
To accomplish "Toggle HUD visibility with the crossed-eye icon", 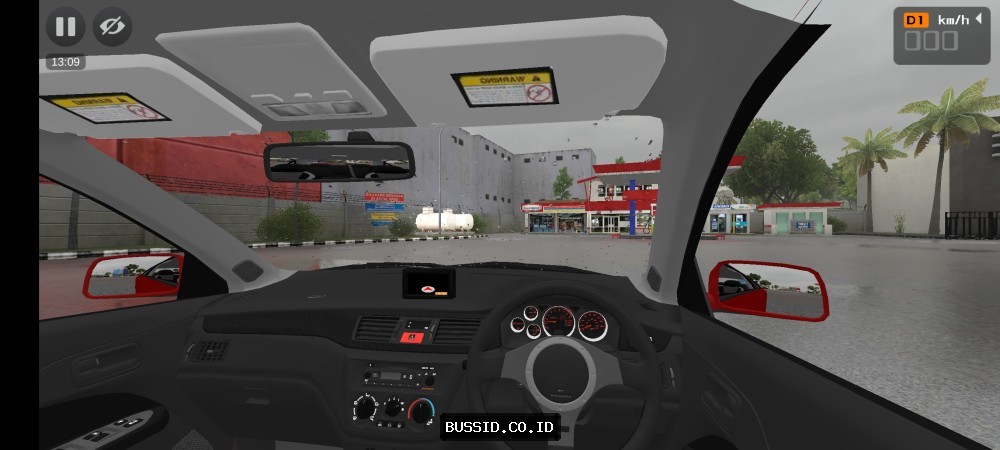I will coord(113,27).
